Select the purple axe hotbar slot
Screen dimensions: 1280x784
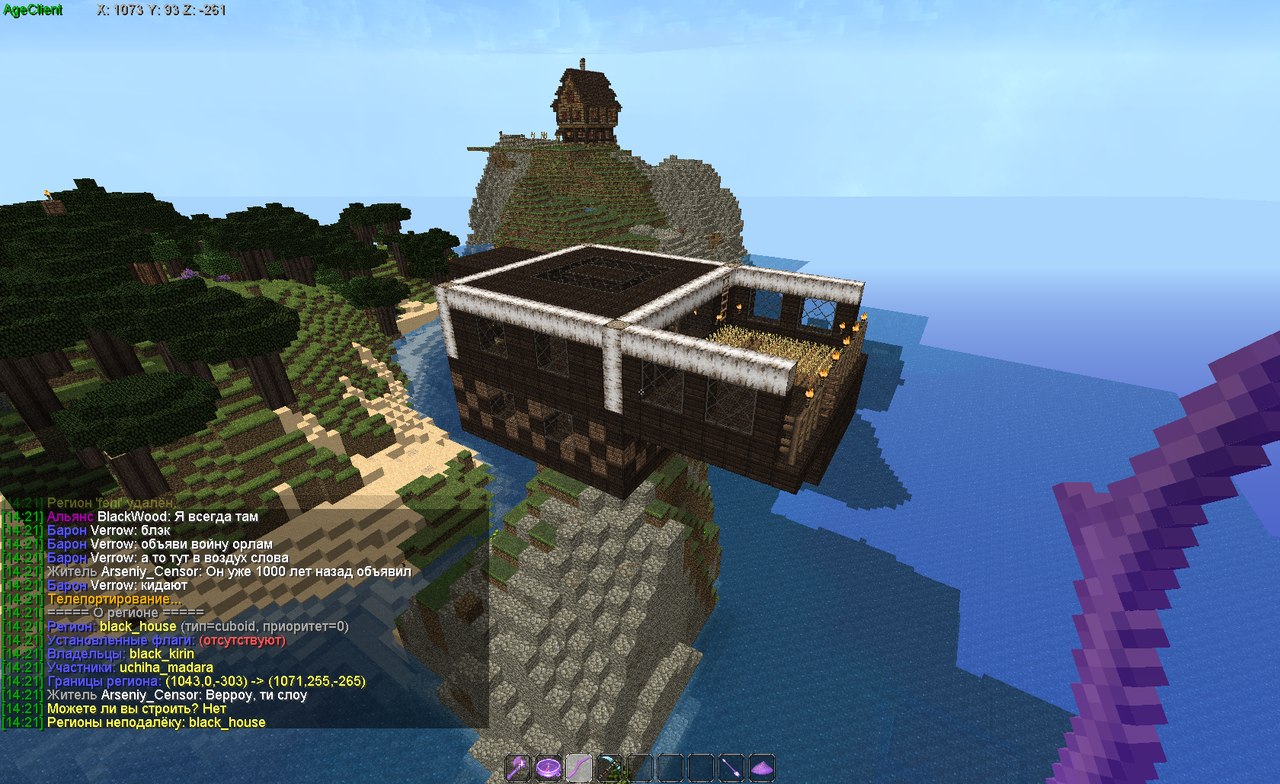coord(519,767)
